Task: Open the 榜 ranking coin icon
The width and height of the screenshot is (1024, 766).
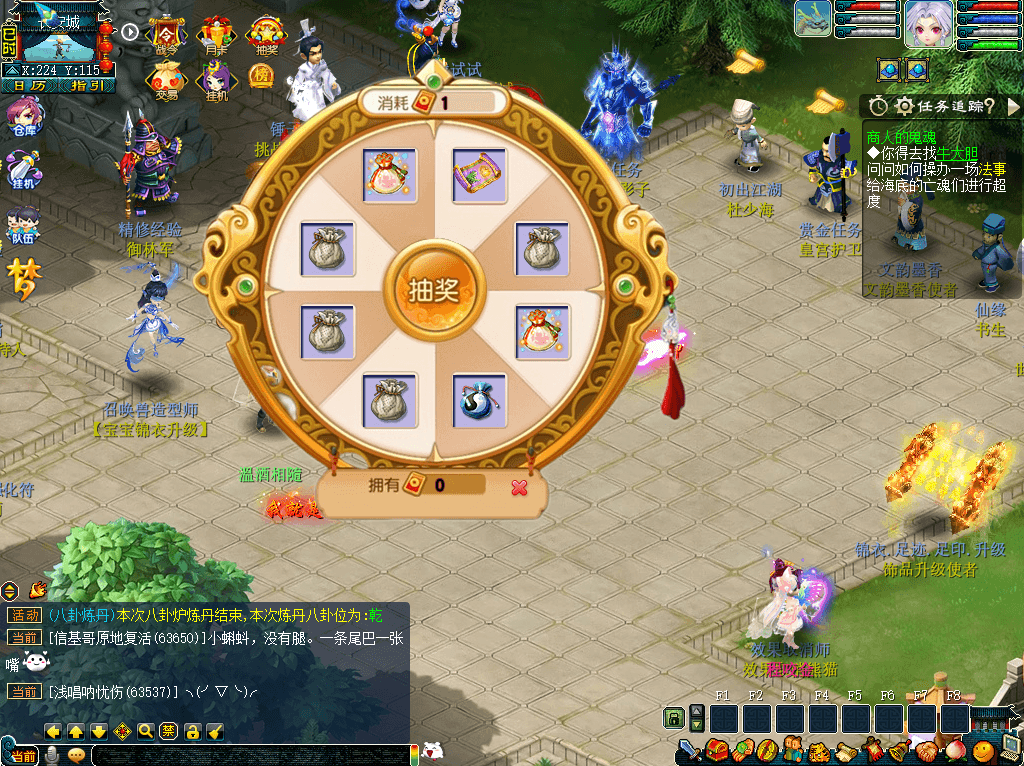Action: (x=261, y=76)
